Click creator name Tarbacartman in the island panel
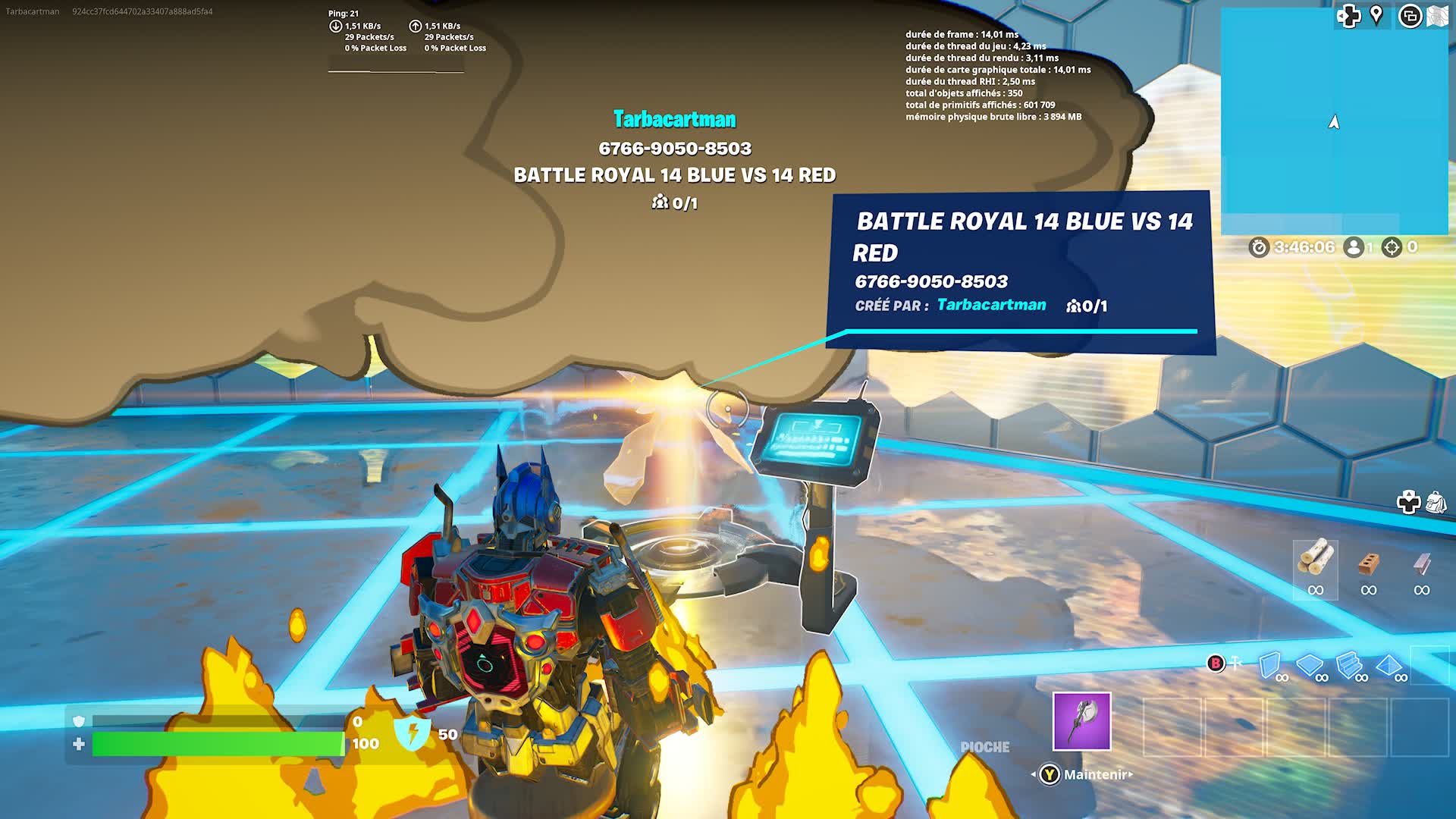 click(x=991, y=305)
